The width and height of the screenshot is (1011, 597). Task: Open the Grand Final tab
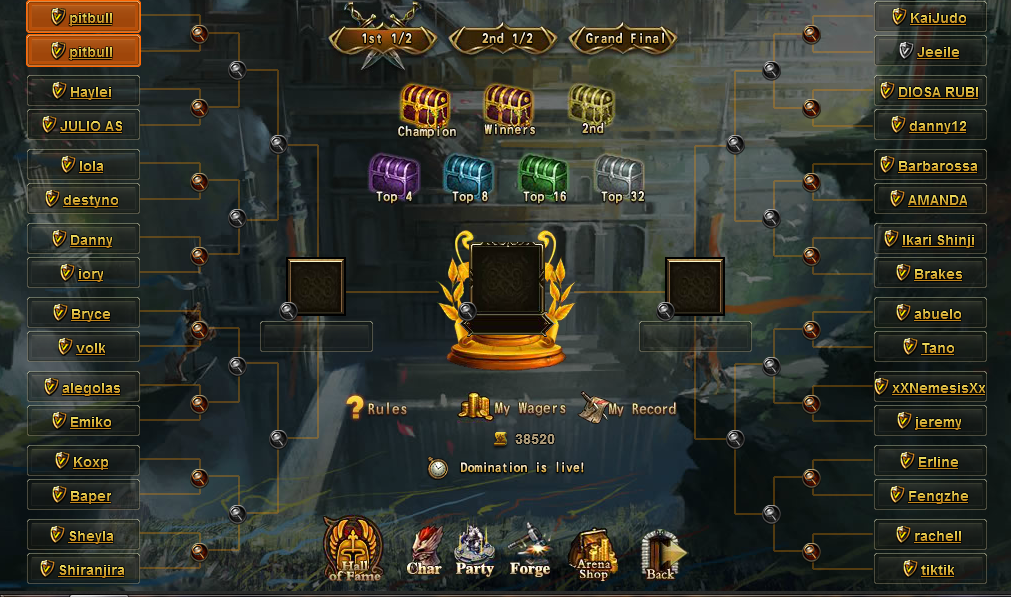click(625, 38)
